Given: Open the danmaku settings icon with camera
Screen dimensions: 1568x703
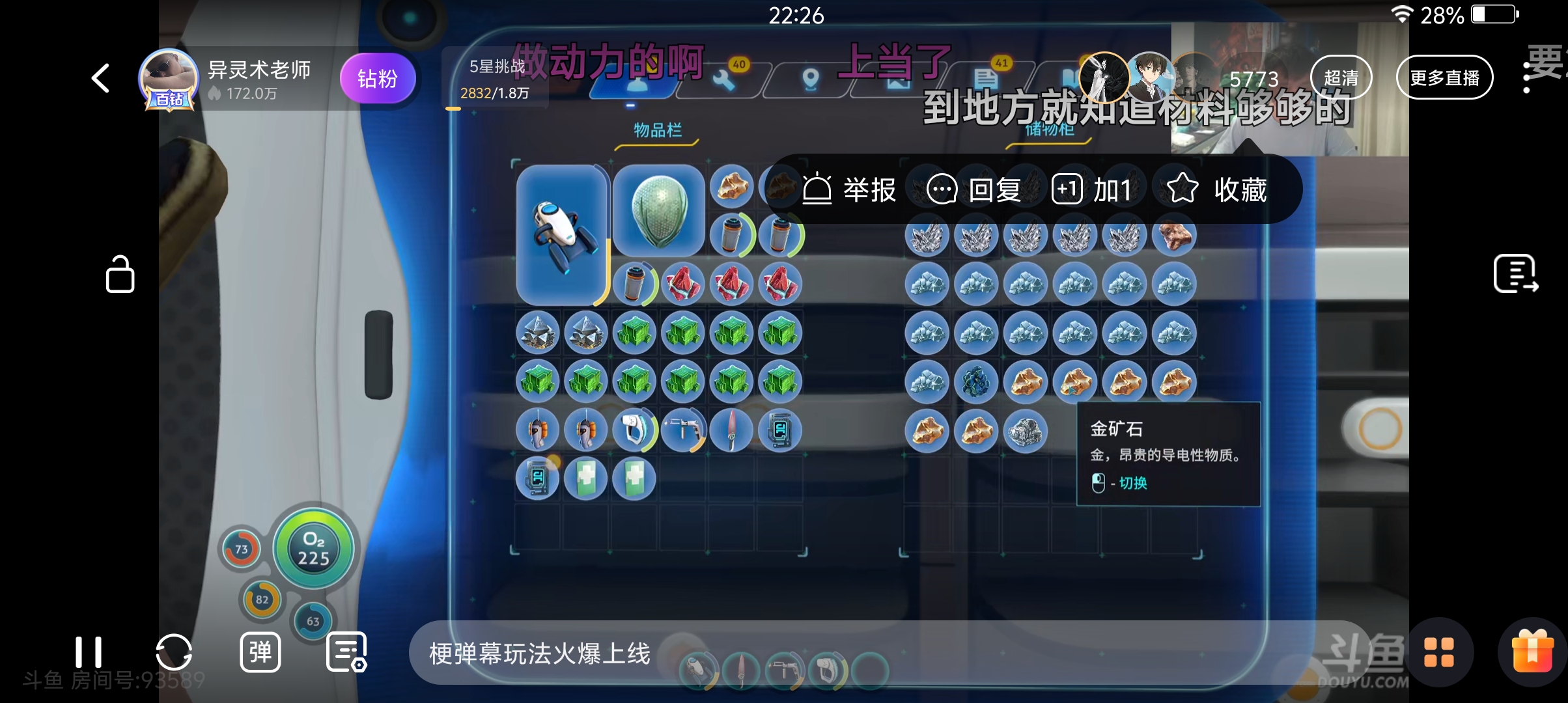Looking at the screenshot, I should pos(346,653).
